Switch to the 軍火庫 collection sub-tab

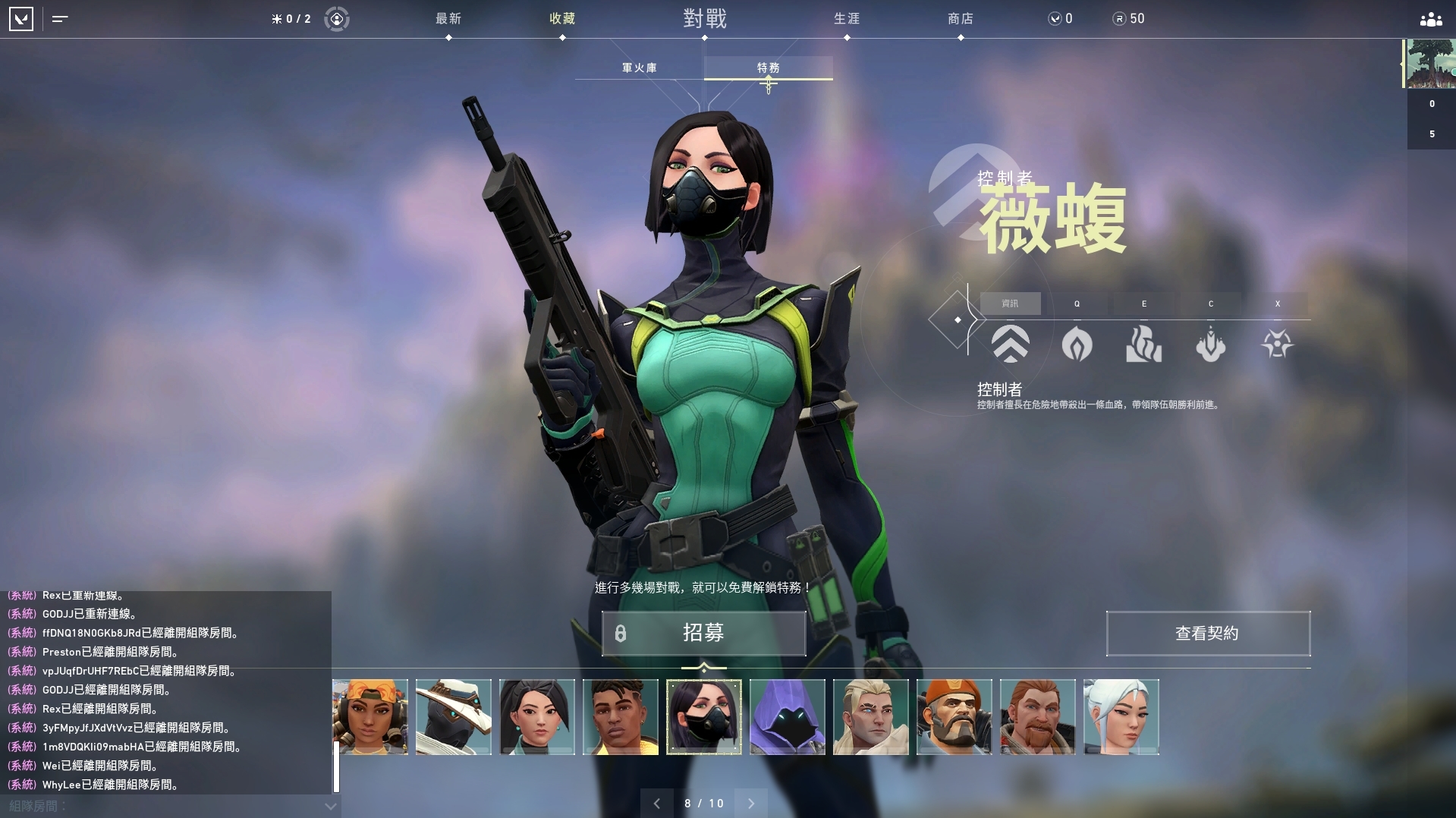tap(640, 68)
